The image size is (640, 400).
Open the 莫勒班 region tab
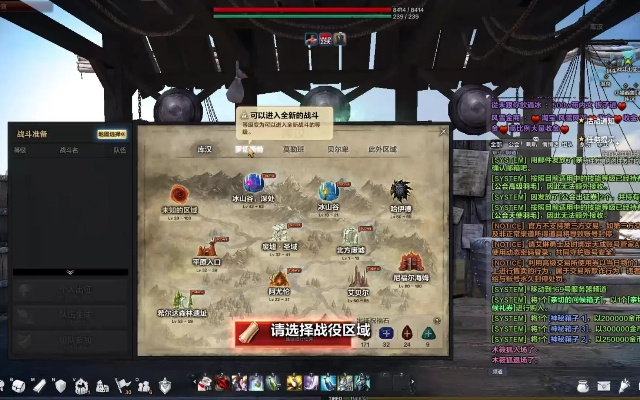292,149
